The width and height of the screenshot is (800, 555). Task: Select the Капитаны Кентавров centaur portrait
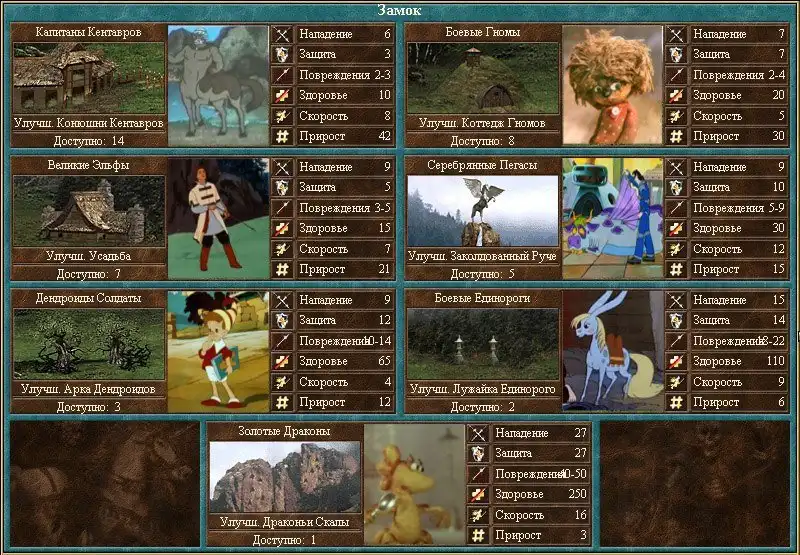(x=217, y=85)
